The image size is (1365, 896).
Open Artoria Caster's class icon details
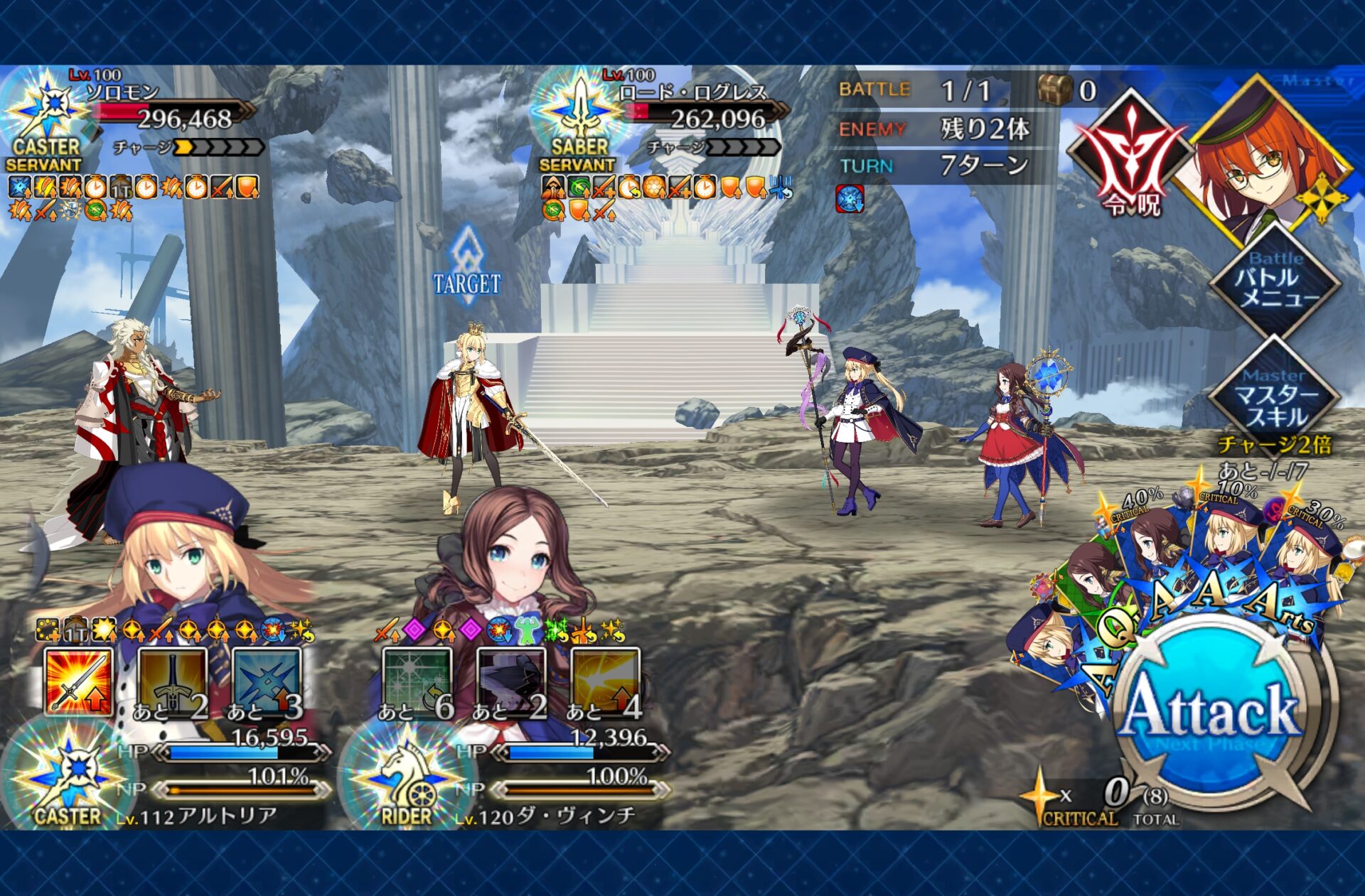(x=68, y=778)
